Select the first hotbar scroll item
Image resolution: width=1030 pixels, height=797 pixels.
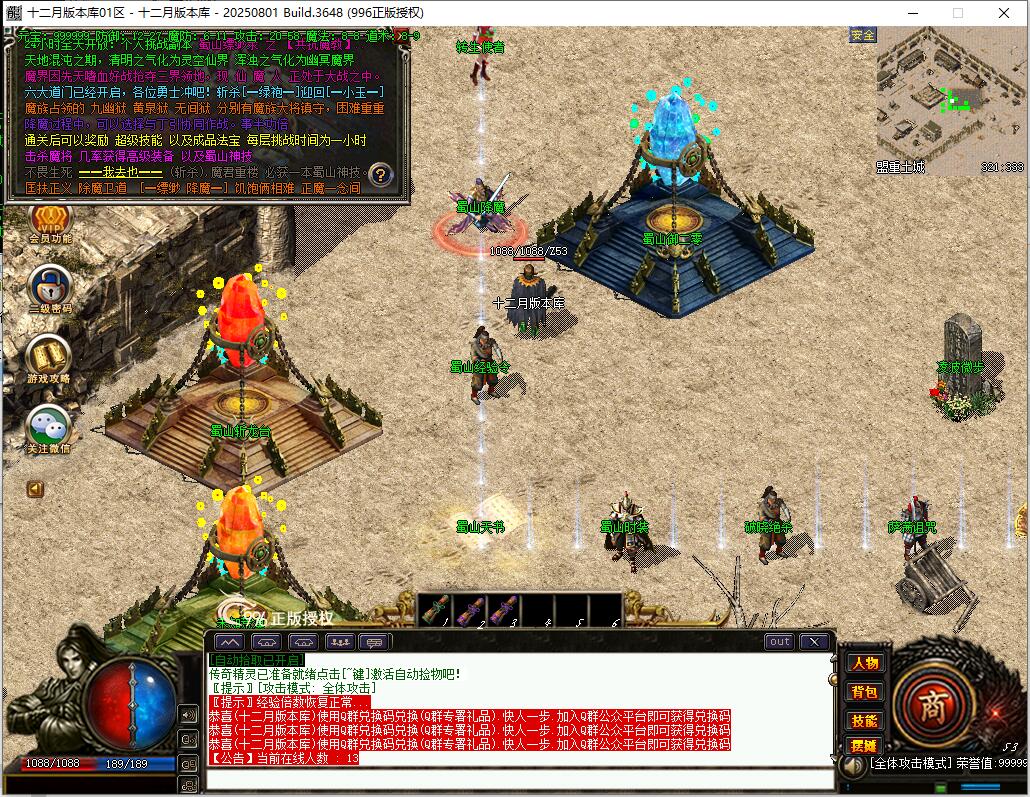[435, 610]
